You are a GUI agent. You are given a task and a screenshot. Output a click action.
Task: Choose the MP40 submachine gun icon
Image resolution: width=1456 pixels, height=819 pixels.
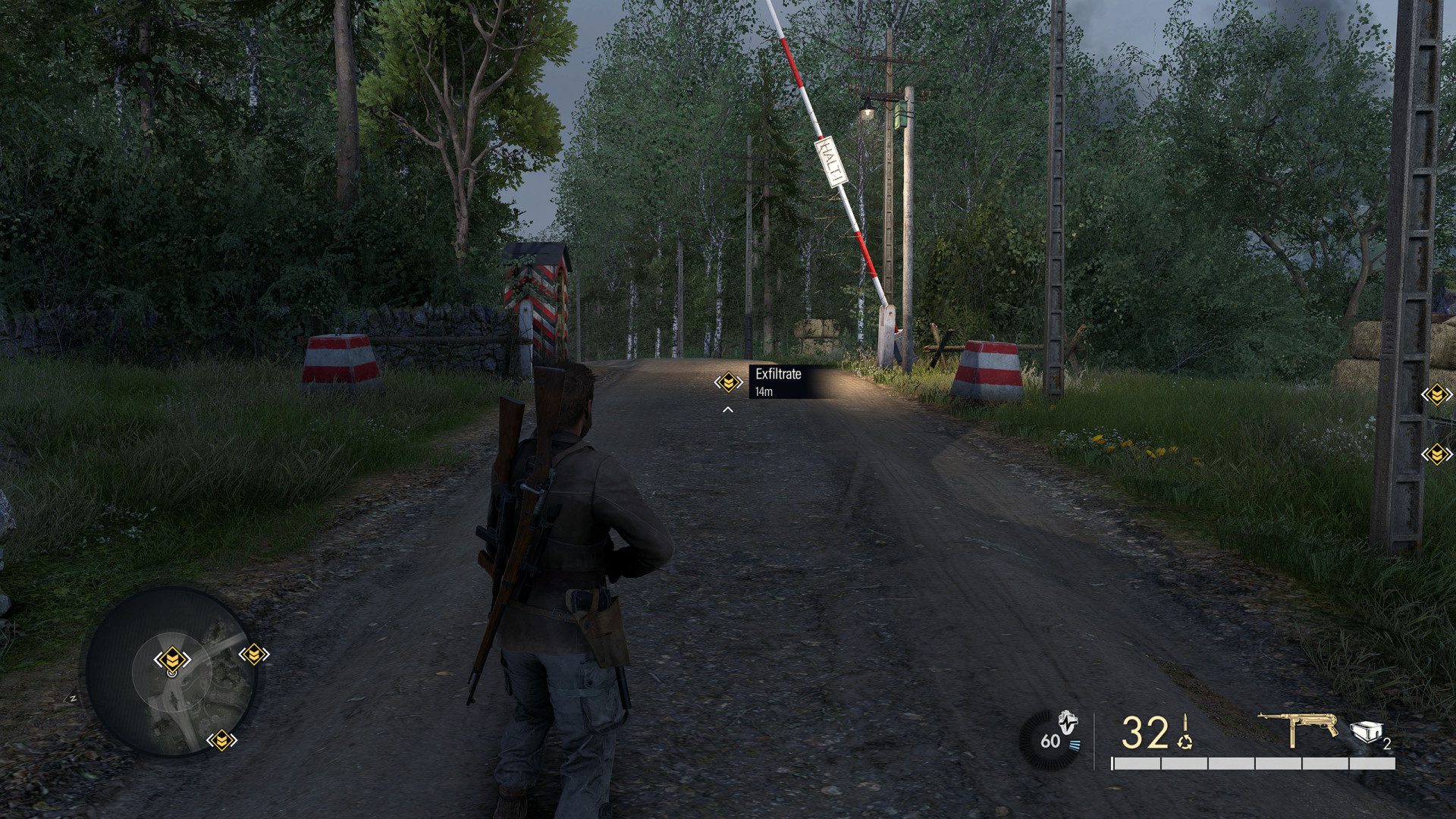[1298, 728]
